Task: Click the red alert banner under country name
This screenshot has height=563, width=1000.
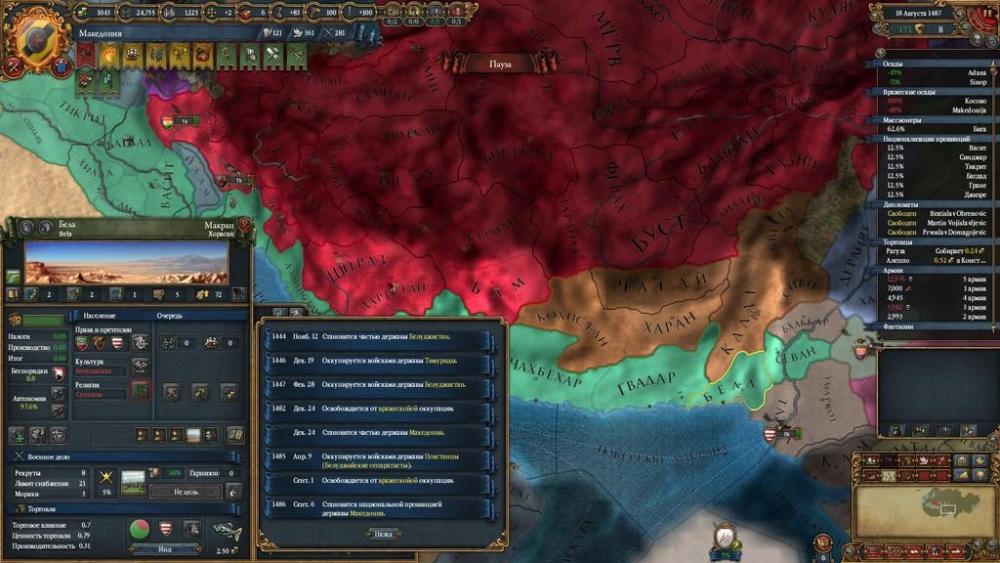Action: click(x=85, y=57)
